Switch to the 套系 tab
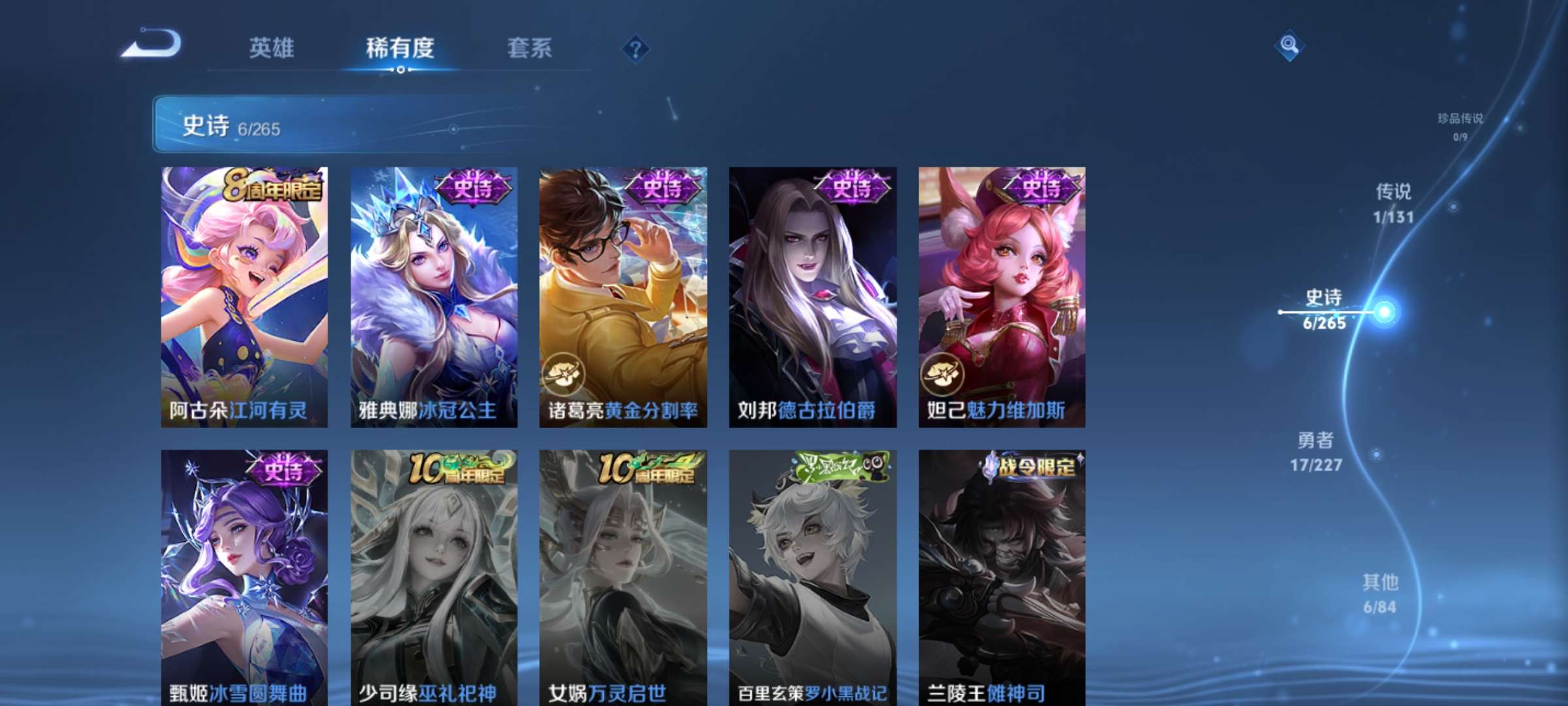The height and width of the screenshot is (706, 1568). 531,48
